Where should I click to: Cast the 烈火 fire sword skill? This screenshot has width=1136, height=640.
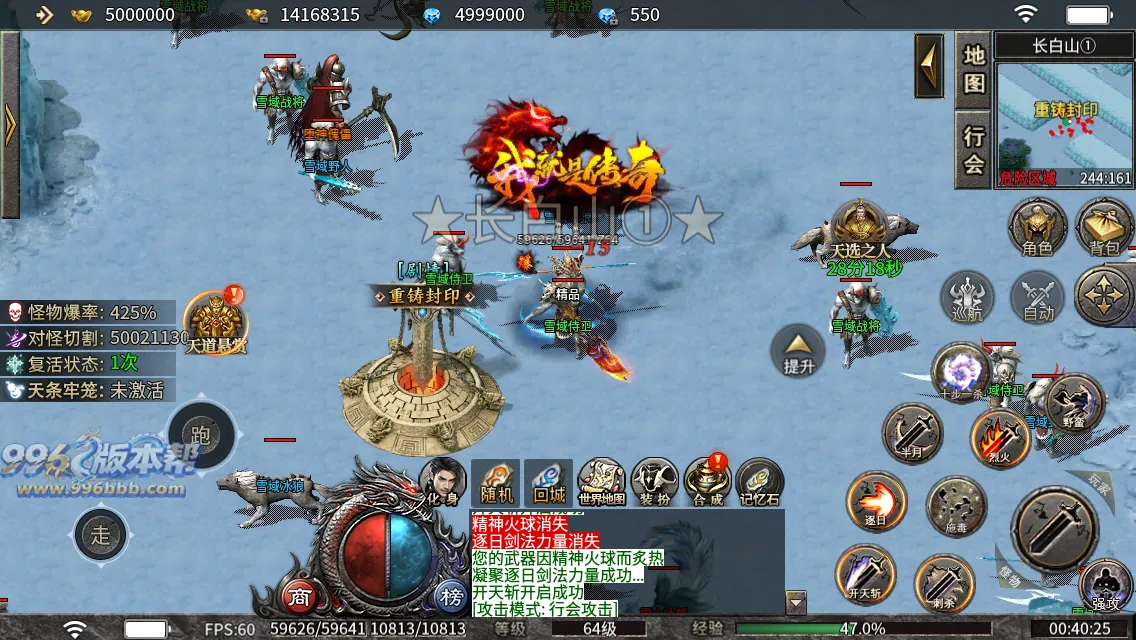click(999, 438)
